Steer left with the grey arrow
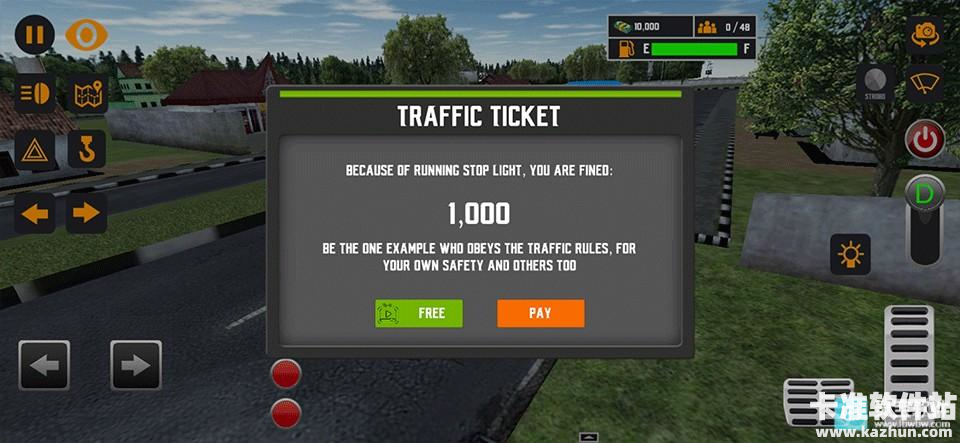 (44, 365)
